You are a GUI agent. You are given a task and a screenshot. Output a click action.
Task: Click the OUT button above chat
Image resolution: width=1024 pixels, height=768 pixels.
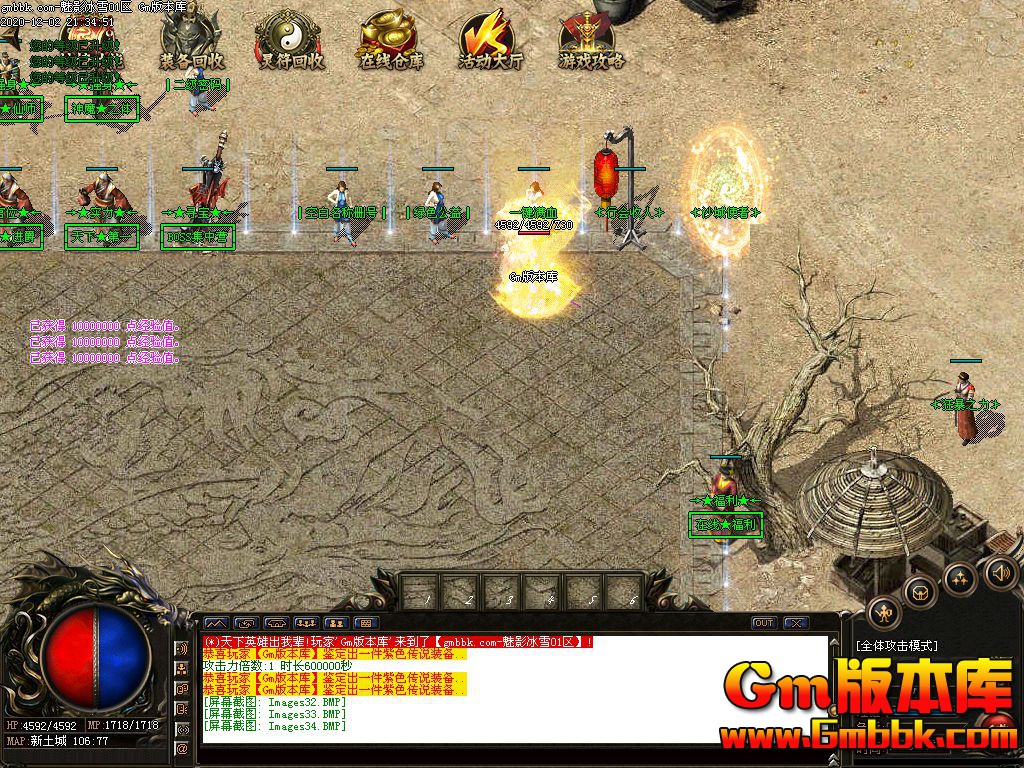(x=764, y=623)
